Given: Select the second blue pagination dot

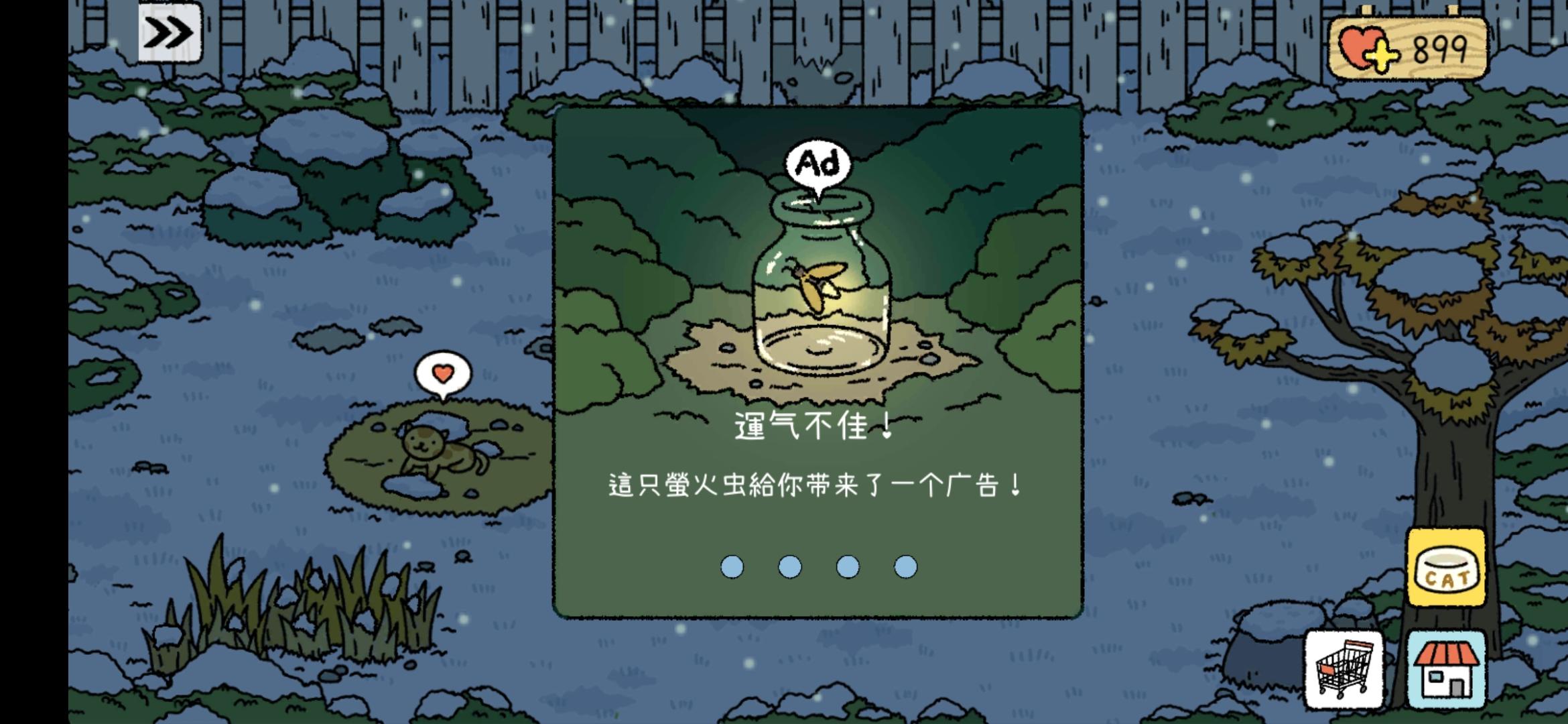Looking at the screenshot, I should 789,566.
